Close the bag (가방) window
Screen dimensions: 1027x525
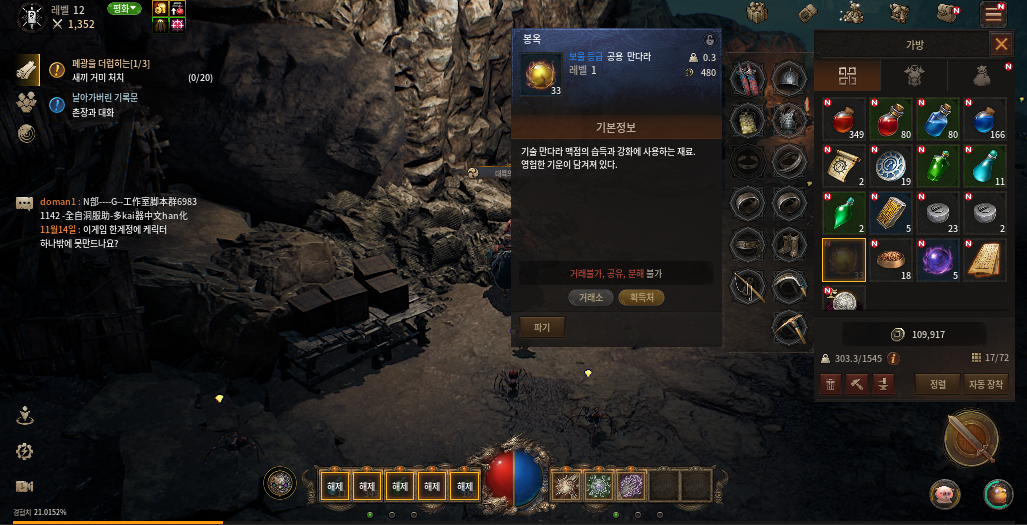click(1000, 44)
